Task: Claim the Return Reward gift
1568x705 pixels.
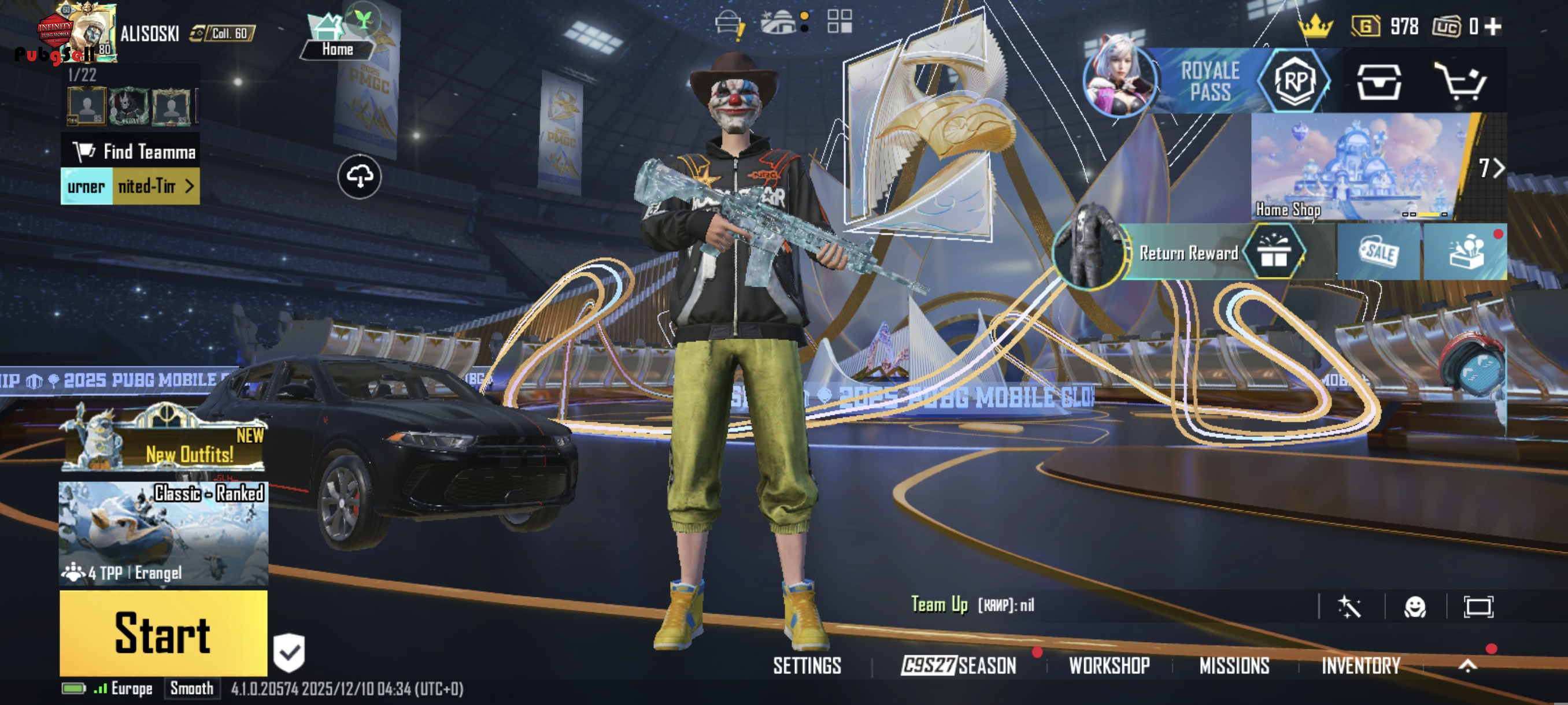Action: [x=1273, y=253]
